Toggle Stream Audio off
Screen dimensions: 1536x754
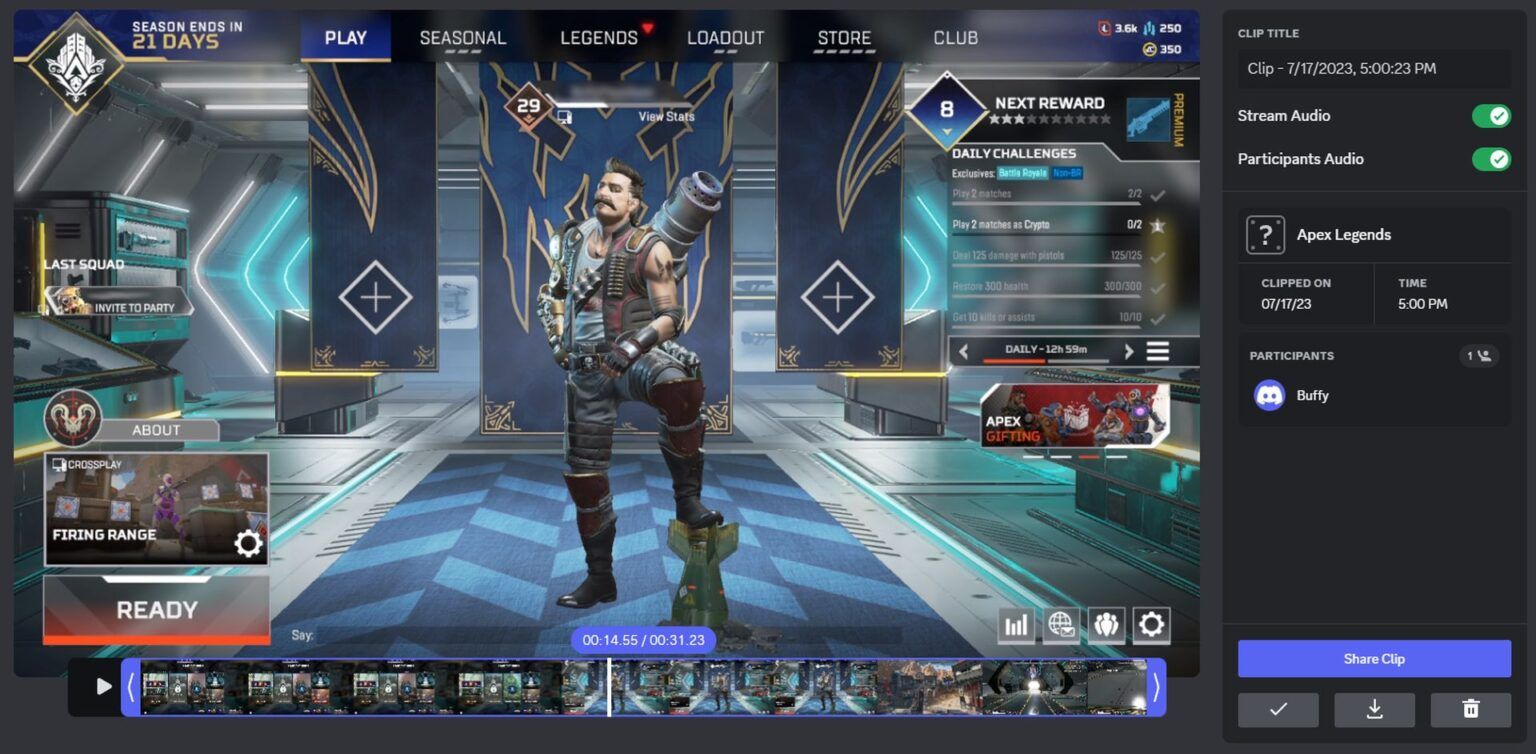pos(1491,116)
